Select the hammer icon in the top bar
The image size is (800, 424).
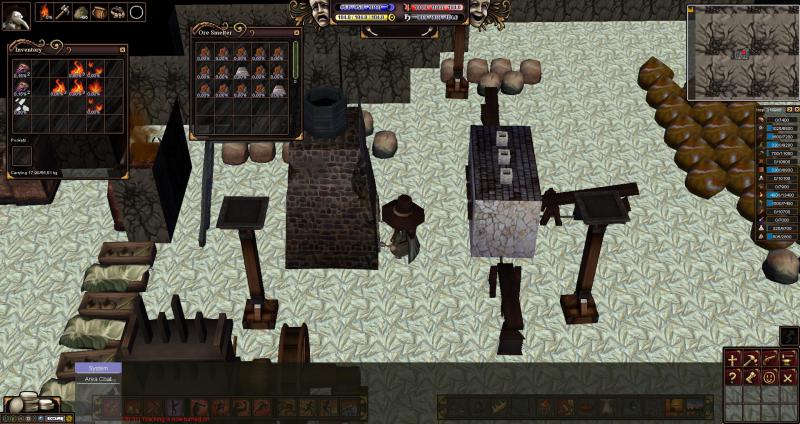click(x=64, y=12)
